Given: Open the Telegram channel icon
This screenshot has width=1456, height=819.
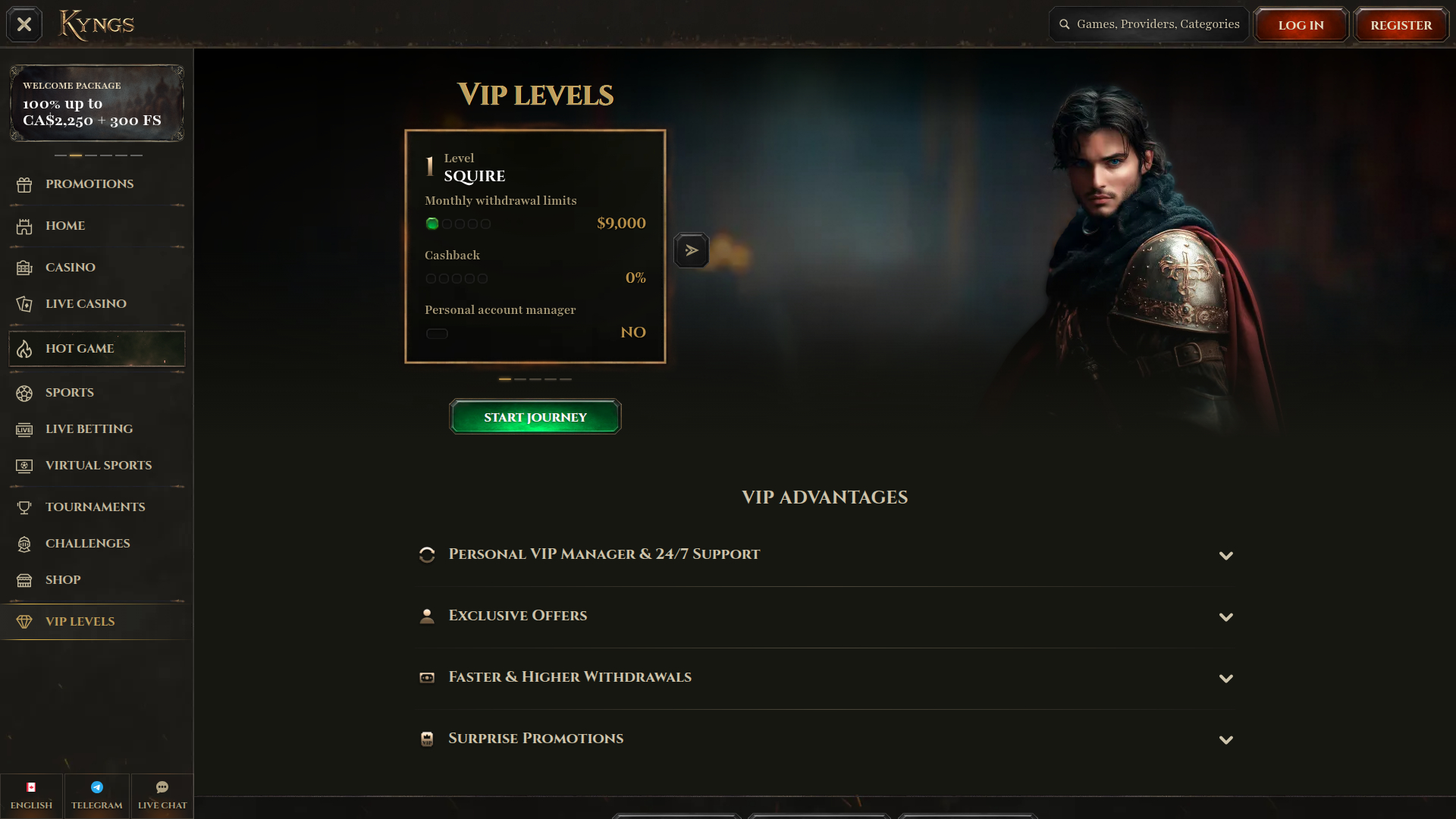Looking at the screenshot, I should 96,787.
